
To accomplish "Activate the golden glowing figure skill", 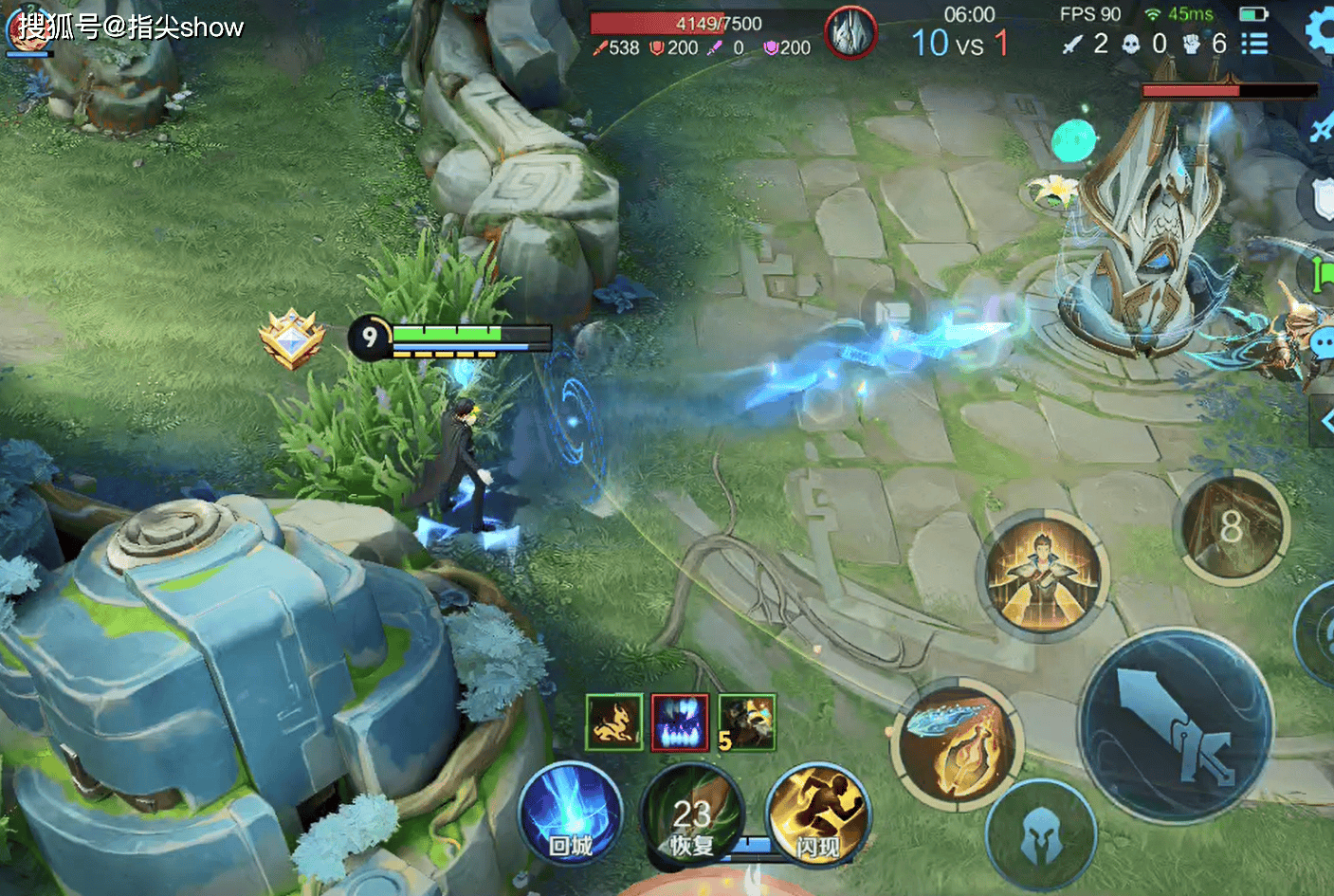I will click(x=1043, y=574).
